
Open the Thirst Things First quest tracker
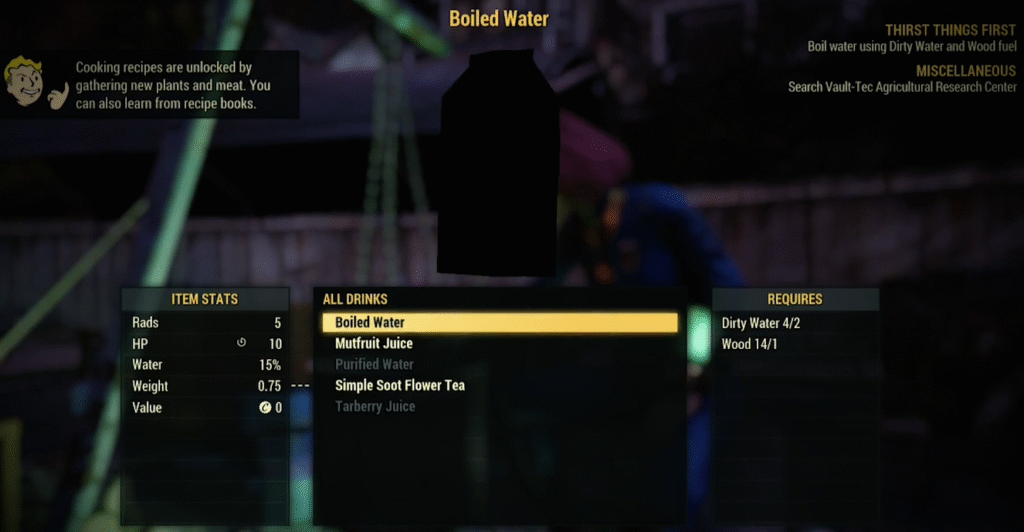click(950, 31)
